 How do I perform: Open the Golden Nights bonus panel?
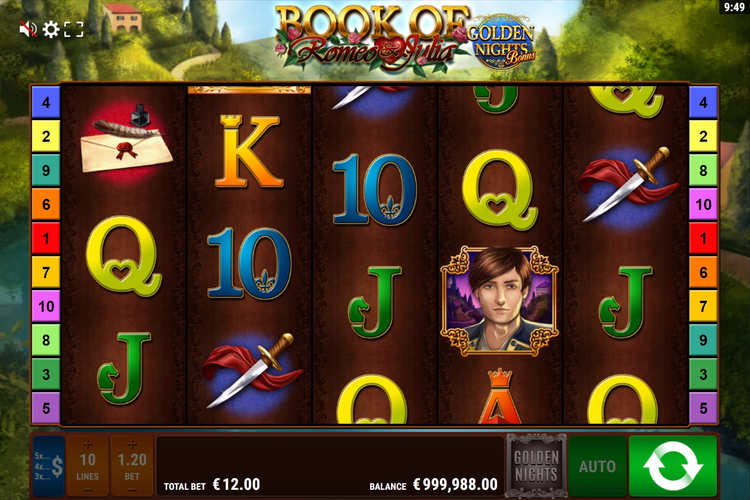click(x=535, y=465)
